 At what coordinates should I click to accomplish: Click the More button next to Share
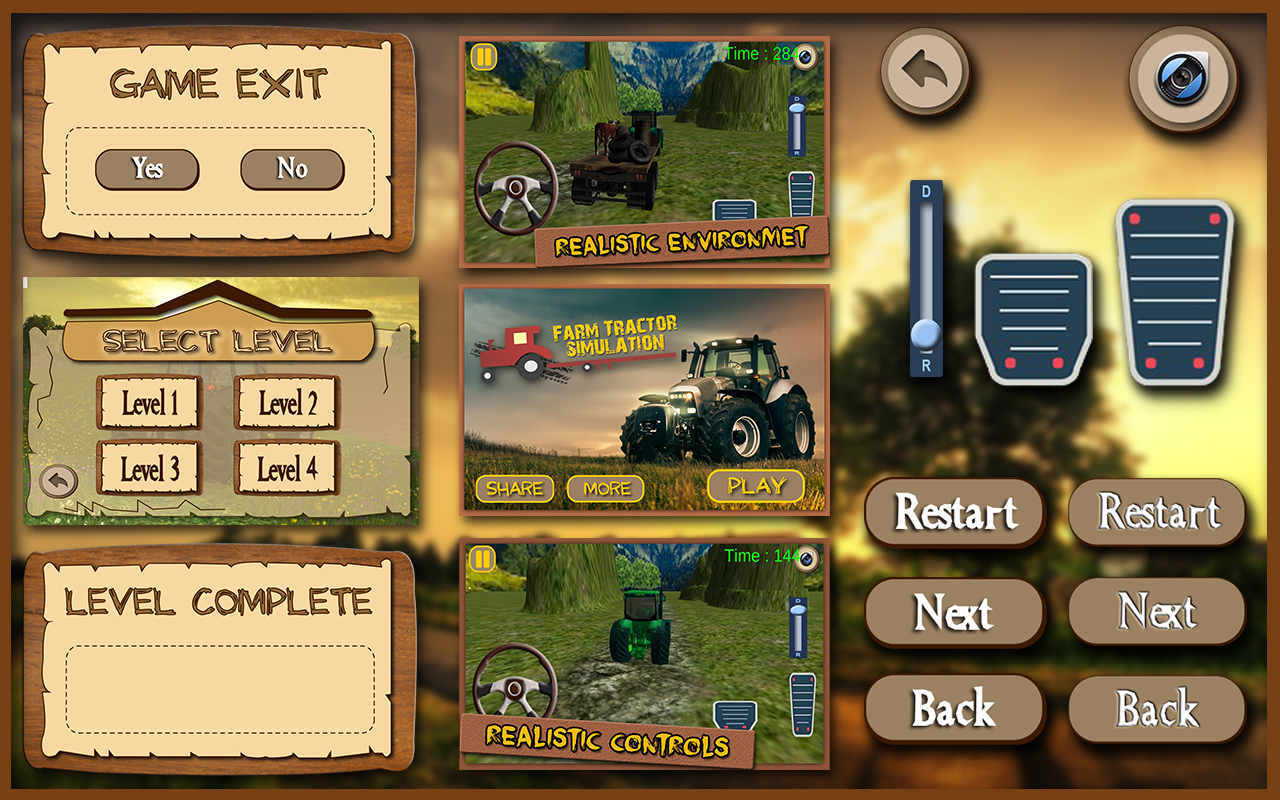click(x=606, y=488)
